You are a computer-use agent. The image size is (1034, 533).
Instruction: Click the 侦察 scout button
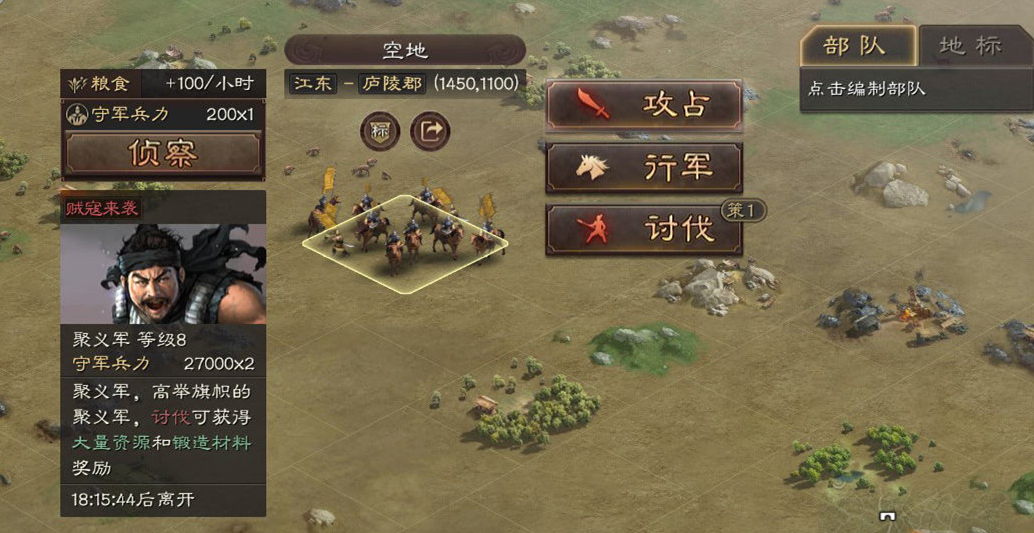(x=163, y=153)
